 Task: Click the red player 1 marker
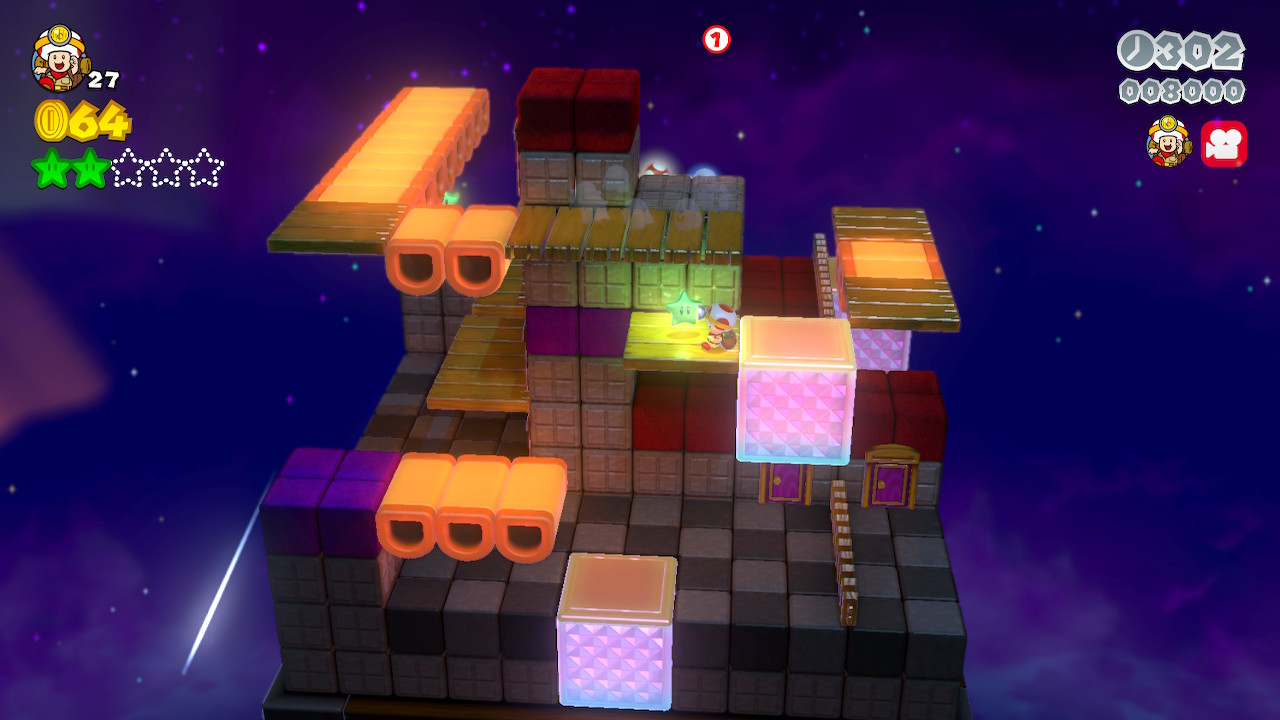point(717,40)
